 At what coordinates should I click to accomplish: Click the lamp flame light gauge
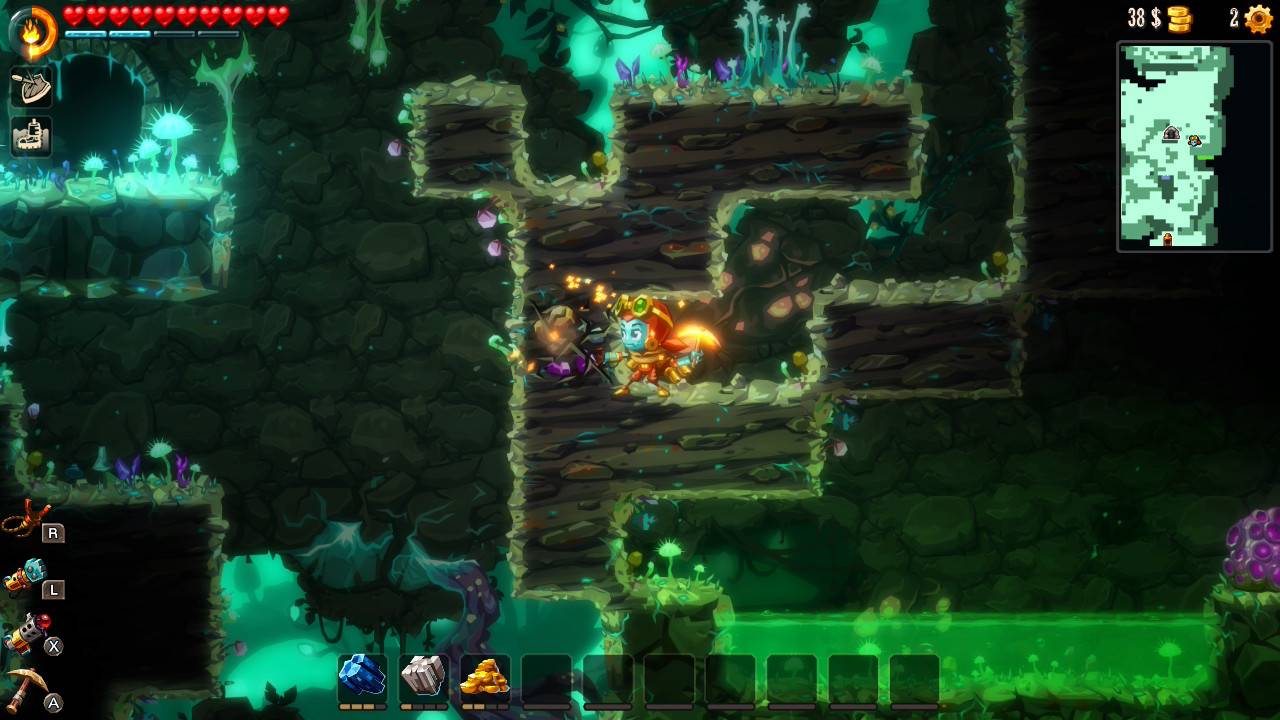33,29
